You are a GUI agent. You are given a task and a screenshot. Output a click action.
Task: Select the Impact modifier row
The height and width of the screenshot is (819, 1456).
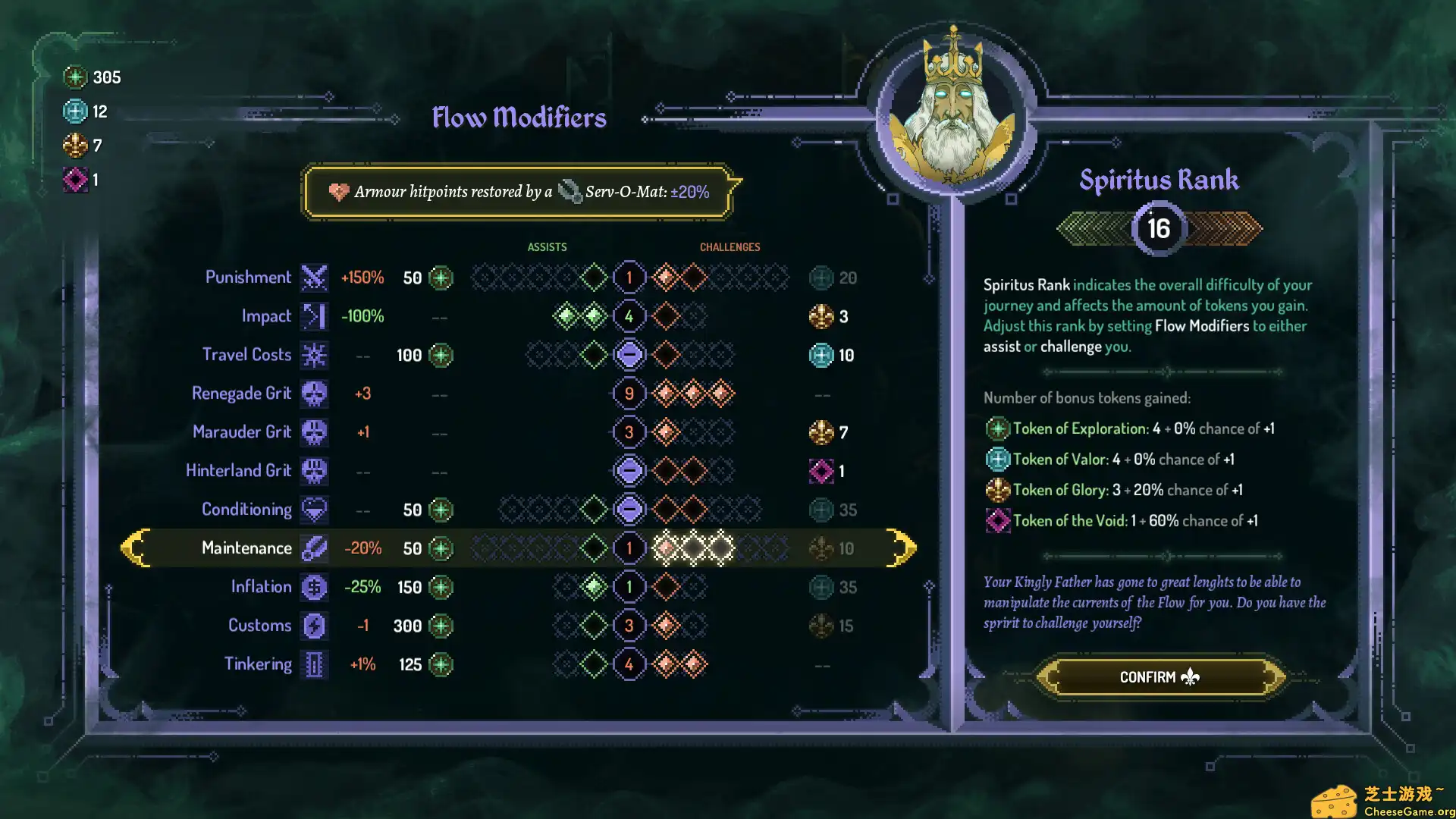(x=266, y=316)
